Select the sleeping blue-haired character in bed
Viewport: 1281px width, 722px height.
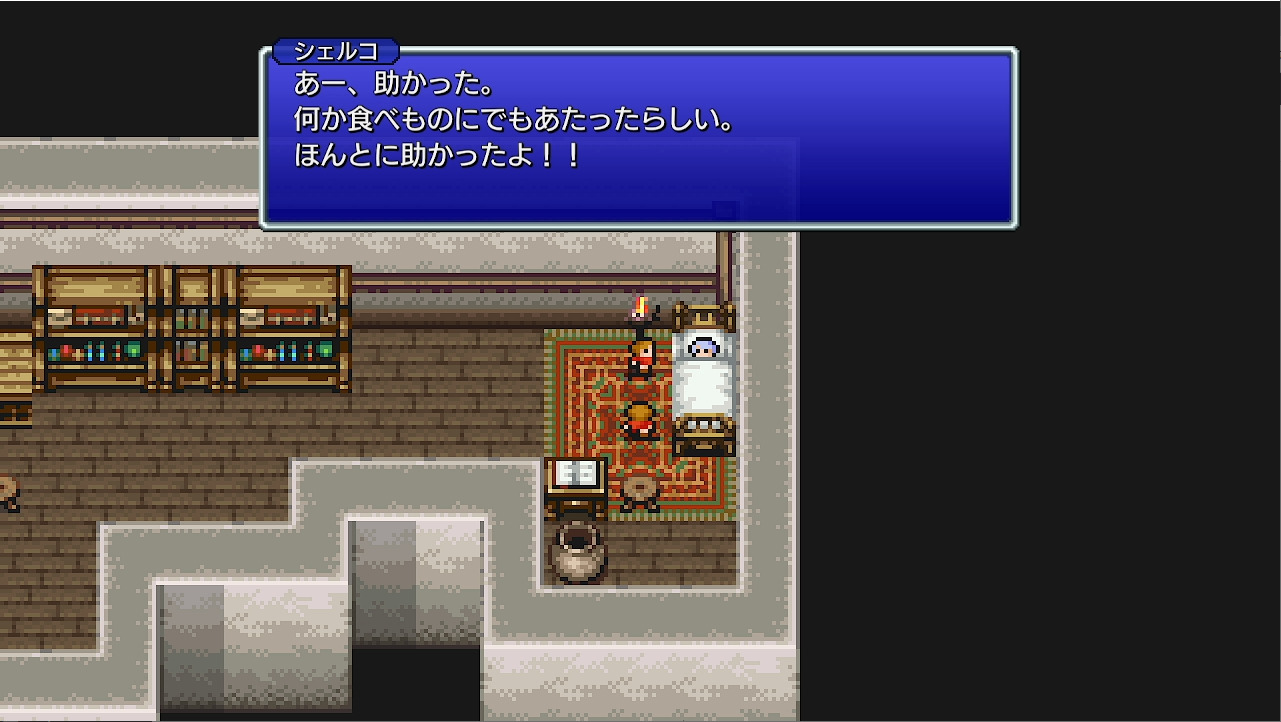coord(704,348)
